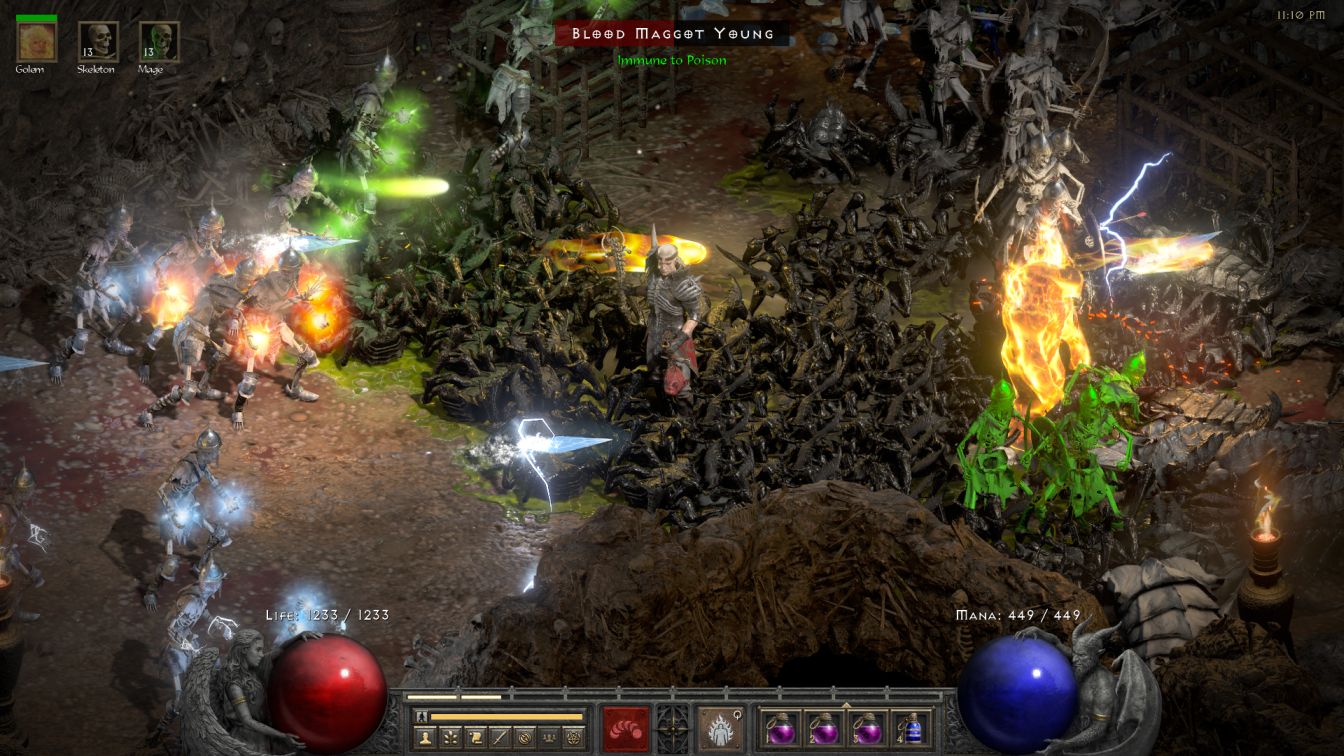Change the burning figure right-click skill
This screenshot has height=756, width=1344.
pos(720,728)
